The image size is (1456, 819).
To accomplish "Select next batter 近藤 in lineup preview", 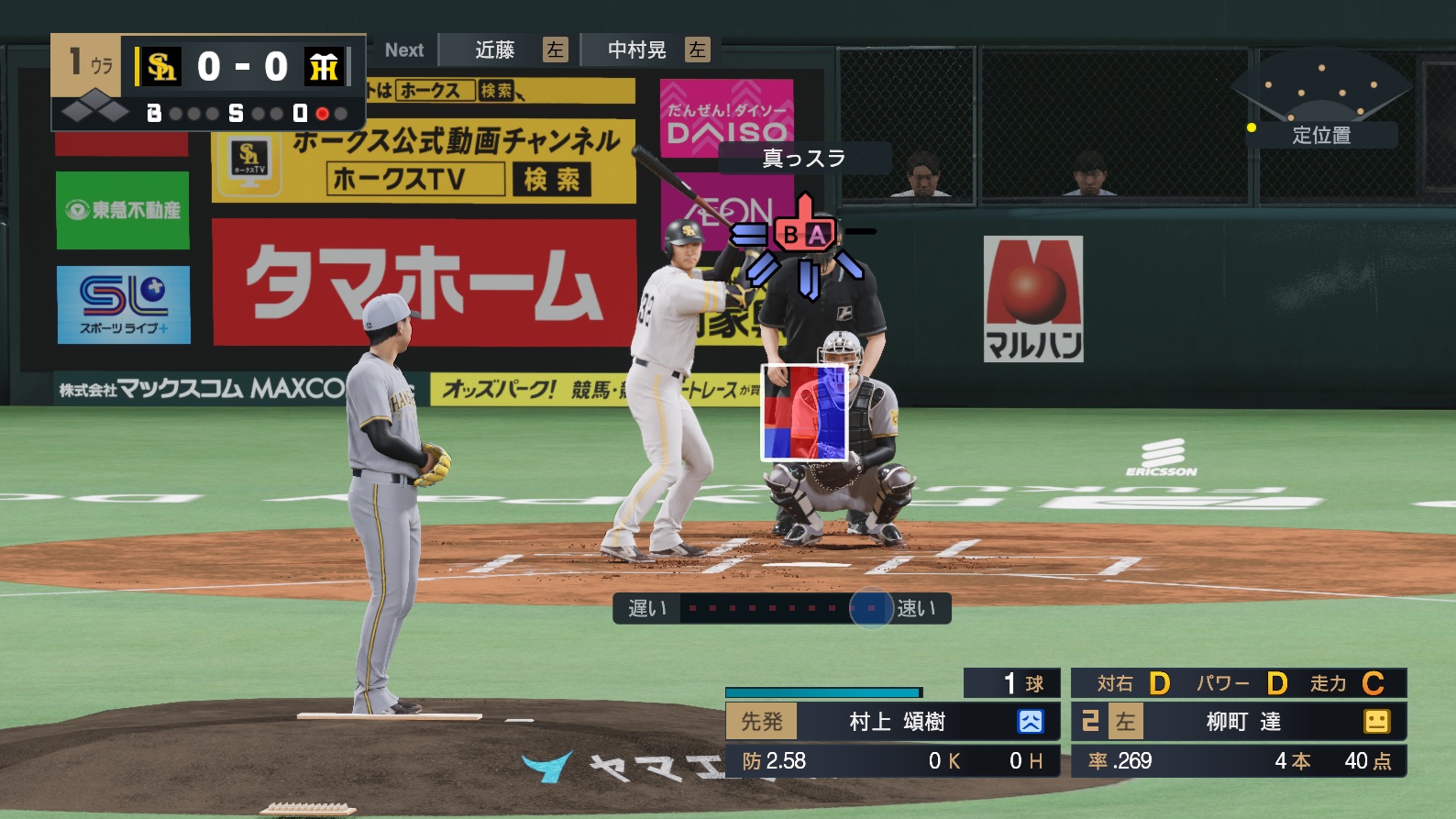I will click(x=495, y=50).
